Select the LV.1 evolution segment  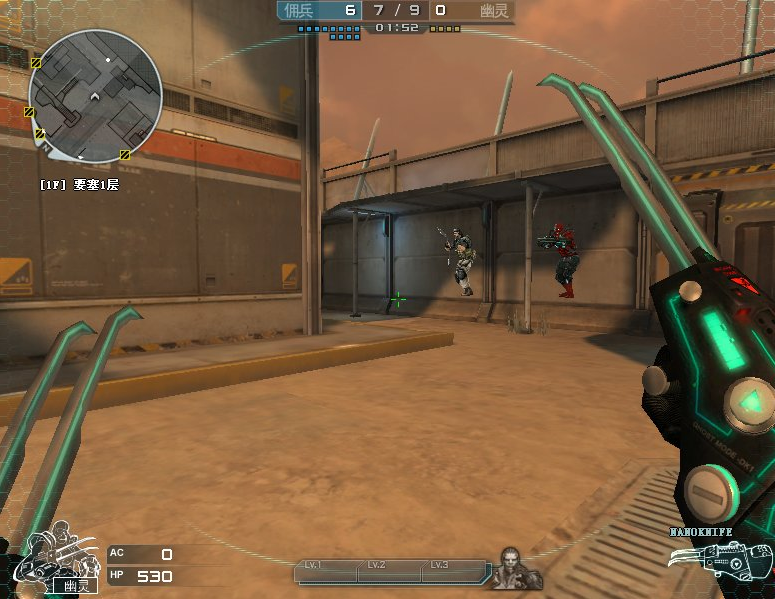pyautogui.click(x=326, y=570)
